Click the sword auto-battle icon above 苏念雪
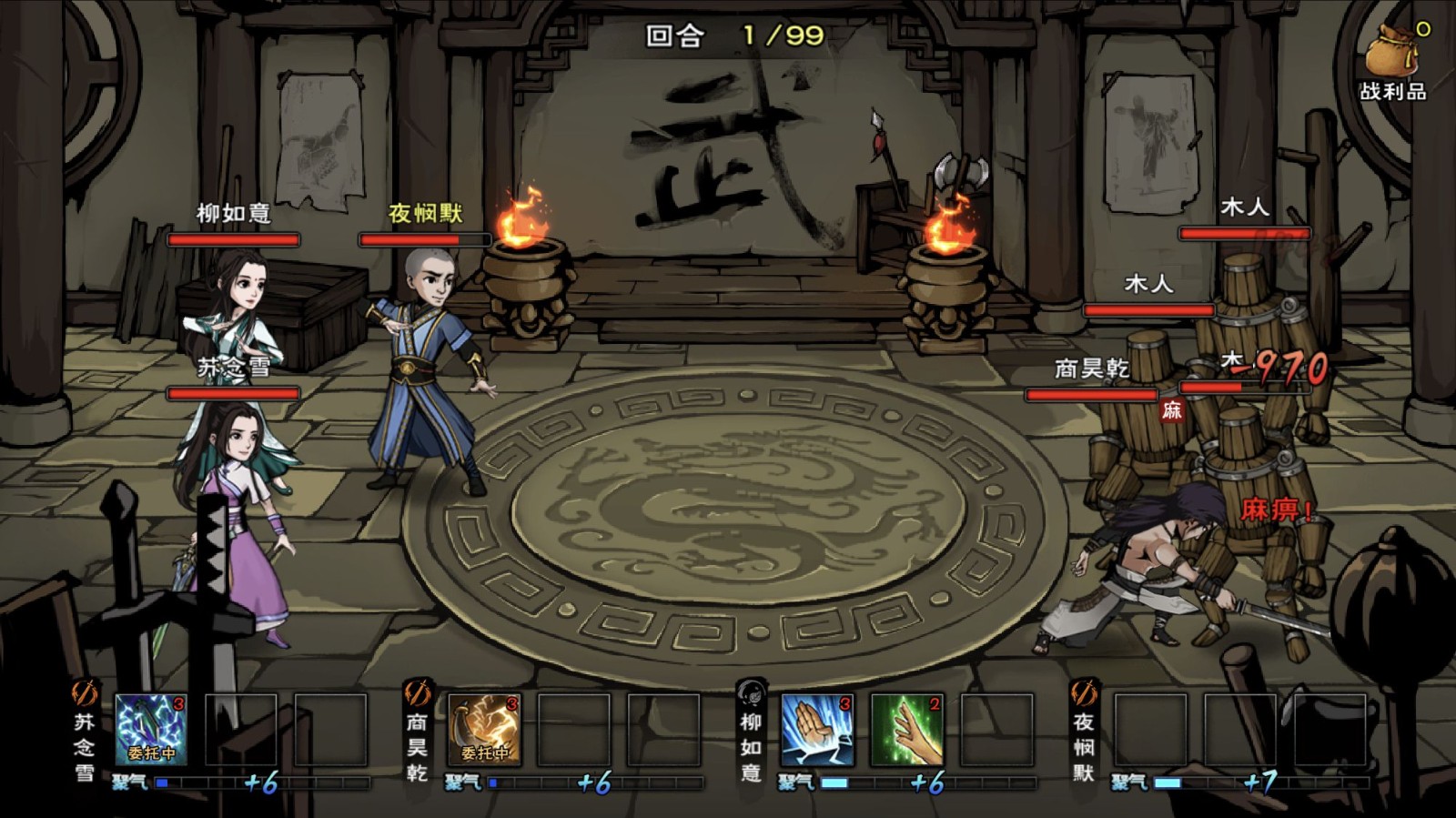The height and width of the screenshot is (818, 1456). [84, 694]
